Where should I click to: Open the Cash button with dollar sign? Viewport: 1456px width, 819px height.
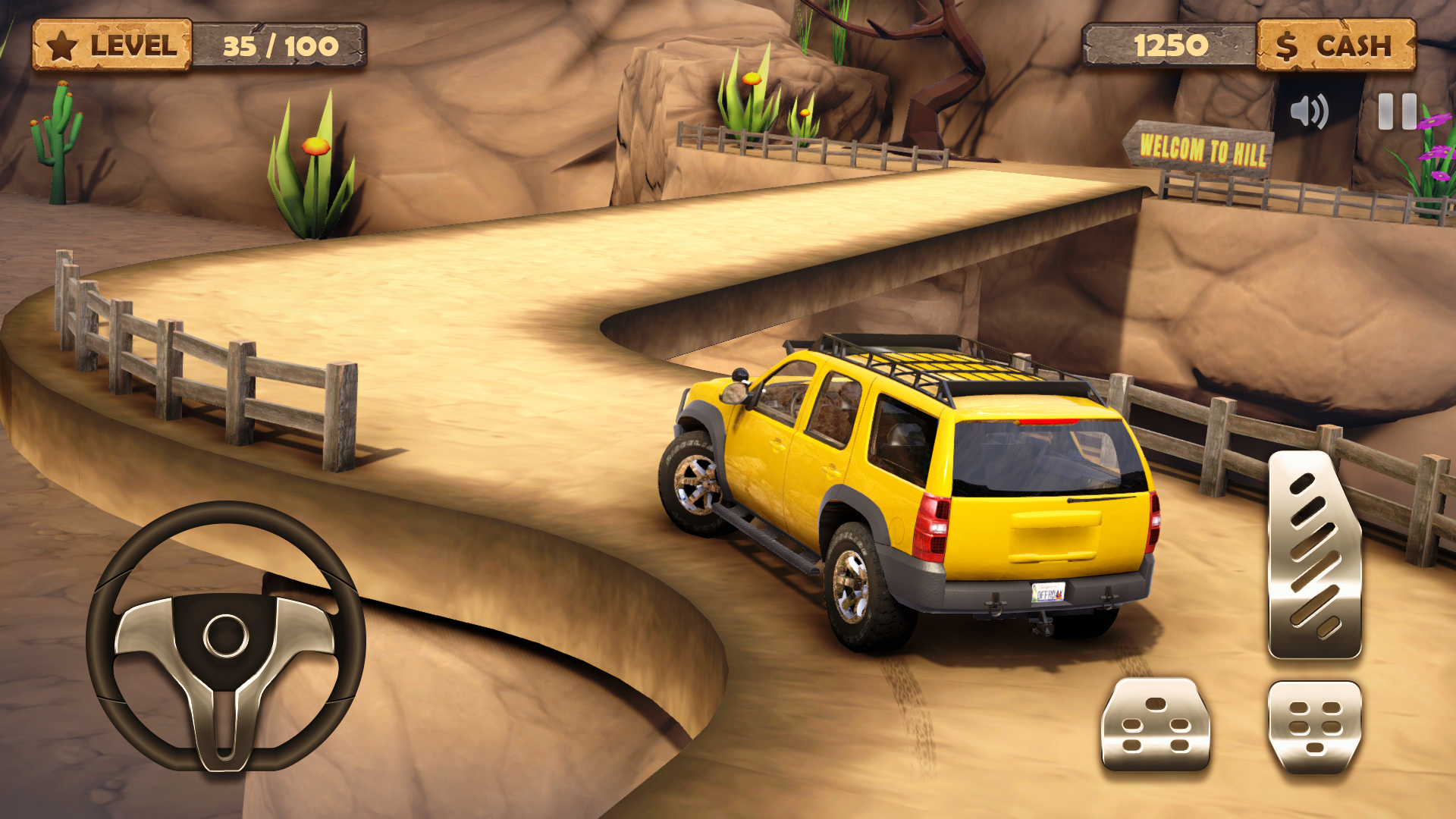pos(1336,45)
